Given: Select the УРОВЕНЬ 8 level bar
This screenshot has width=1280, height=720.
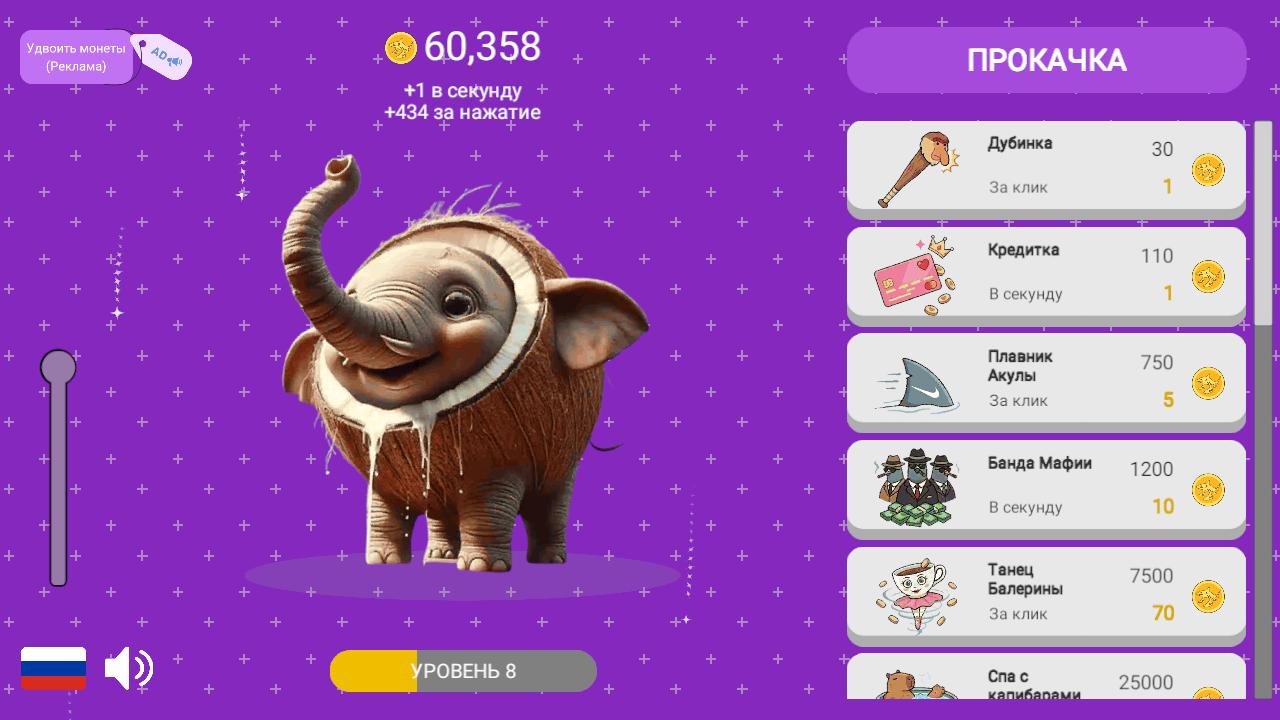Looking at the screenshot, I should coord(463,671).
